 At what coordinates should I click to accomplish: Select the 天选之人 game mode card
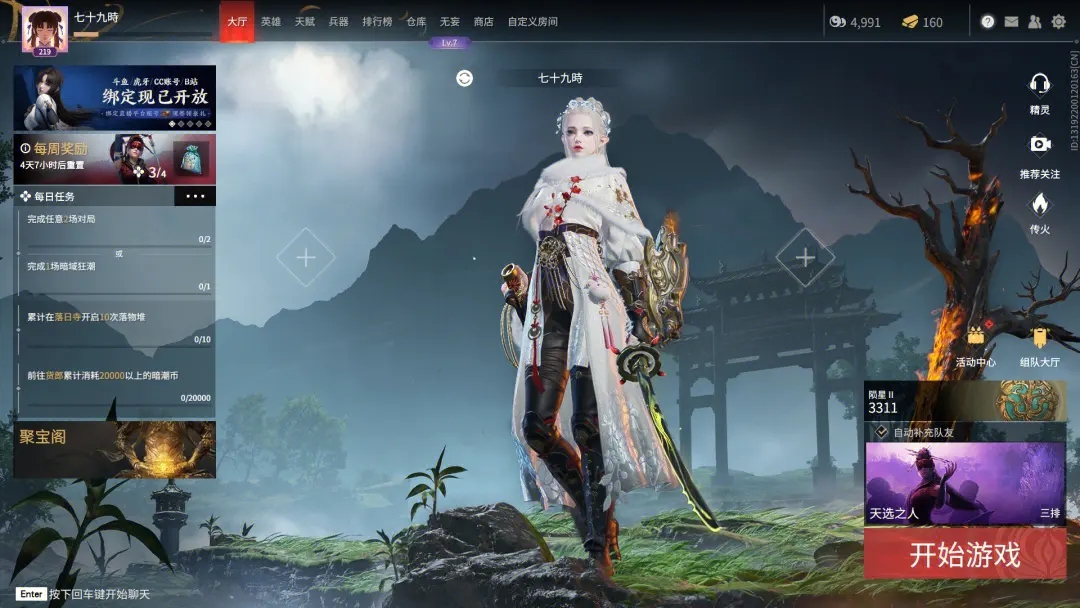(x=965, y=484)
